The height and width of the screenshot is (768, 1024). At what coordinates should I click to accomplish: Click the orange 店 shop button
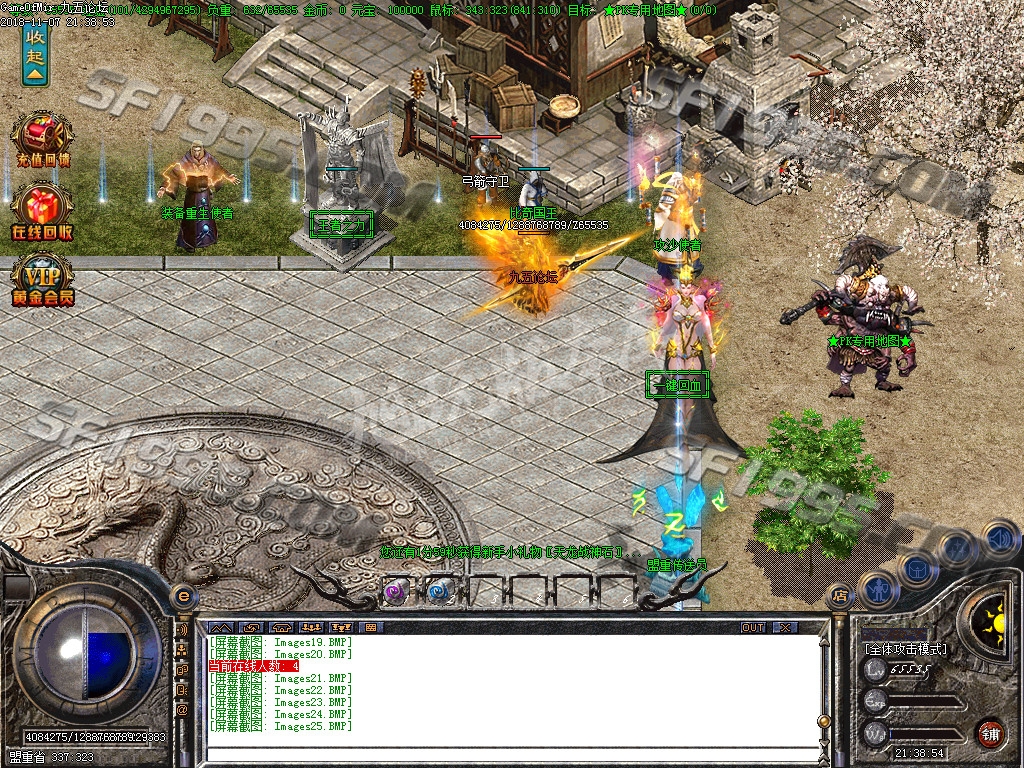click(x=840, y=596)
